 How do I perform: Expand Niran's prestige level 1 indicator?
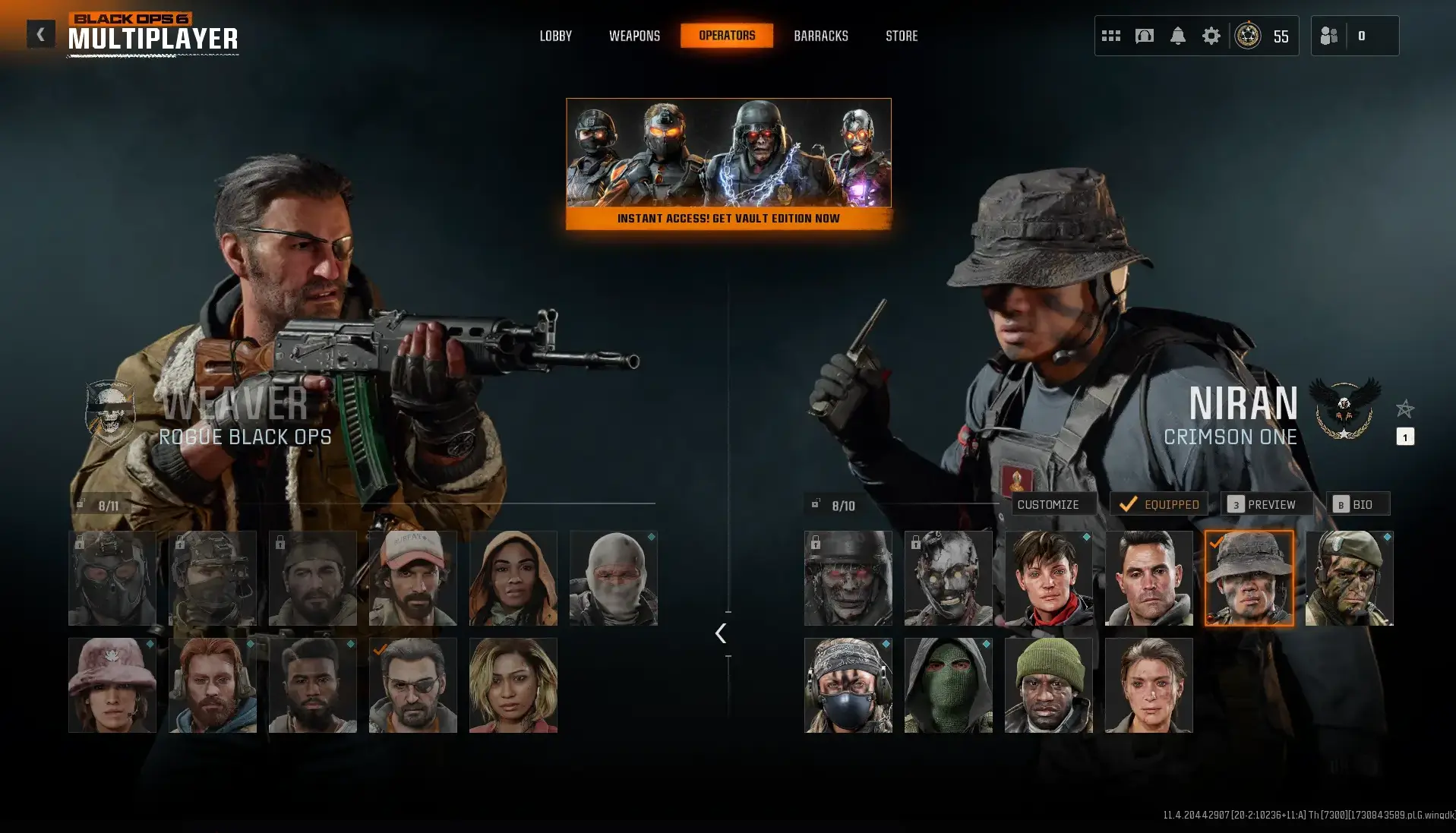[x=1406, y=437]
